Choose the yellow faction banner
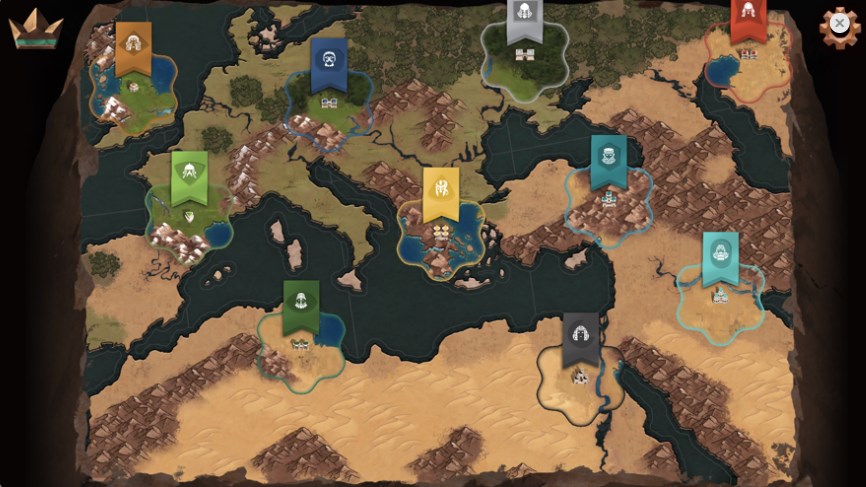 440,191
